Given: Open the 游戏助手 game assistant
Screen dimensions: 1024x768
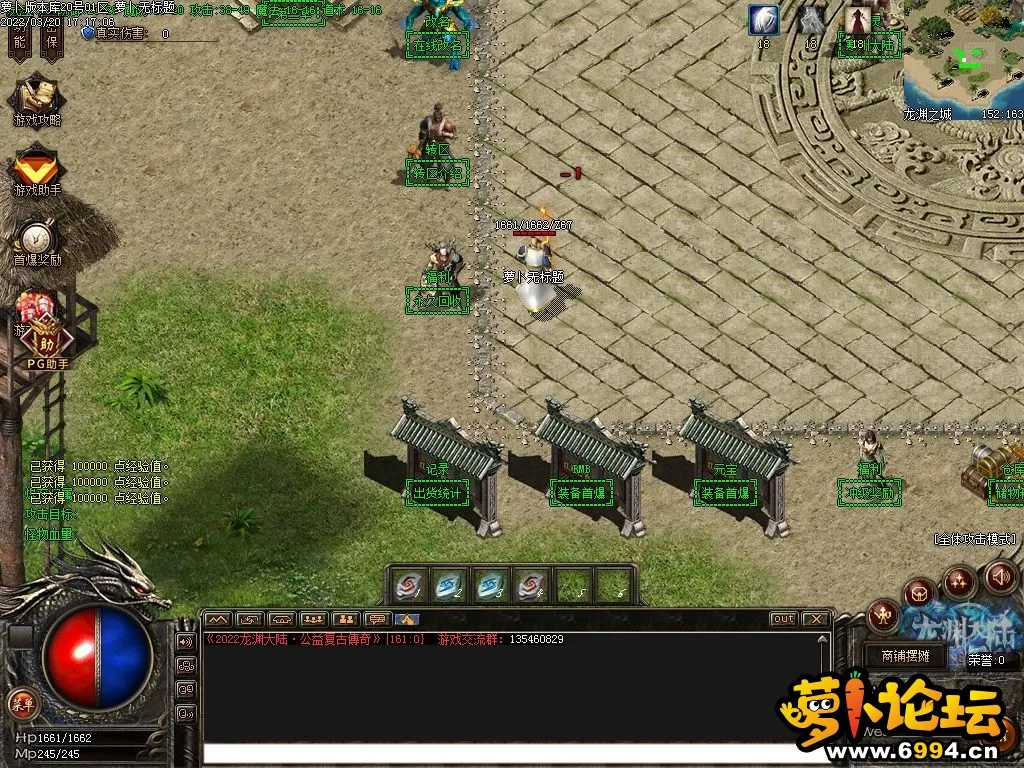Looking at the screenshot, I should [37, 168].
